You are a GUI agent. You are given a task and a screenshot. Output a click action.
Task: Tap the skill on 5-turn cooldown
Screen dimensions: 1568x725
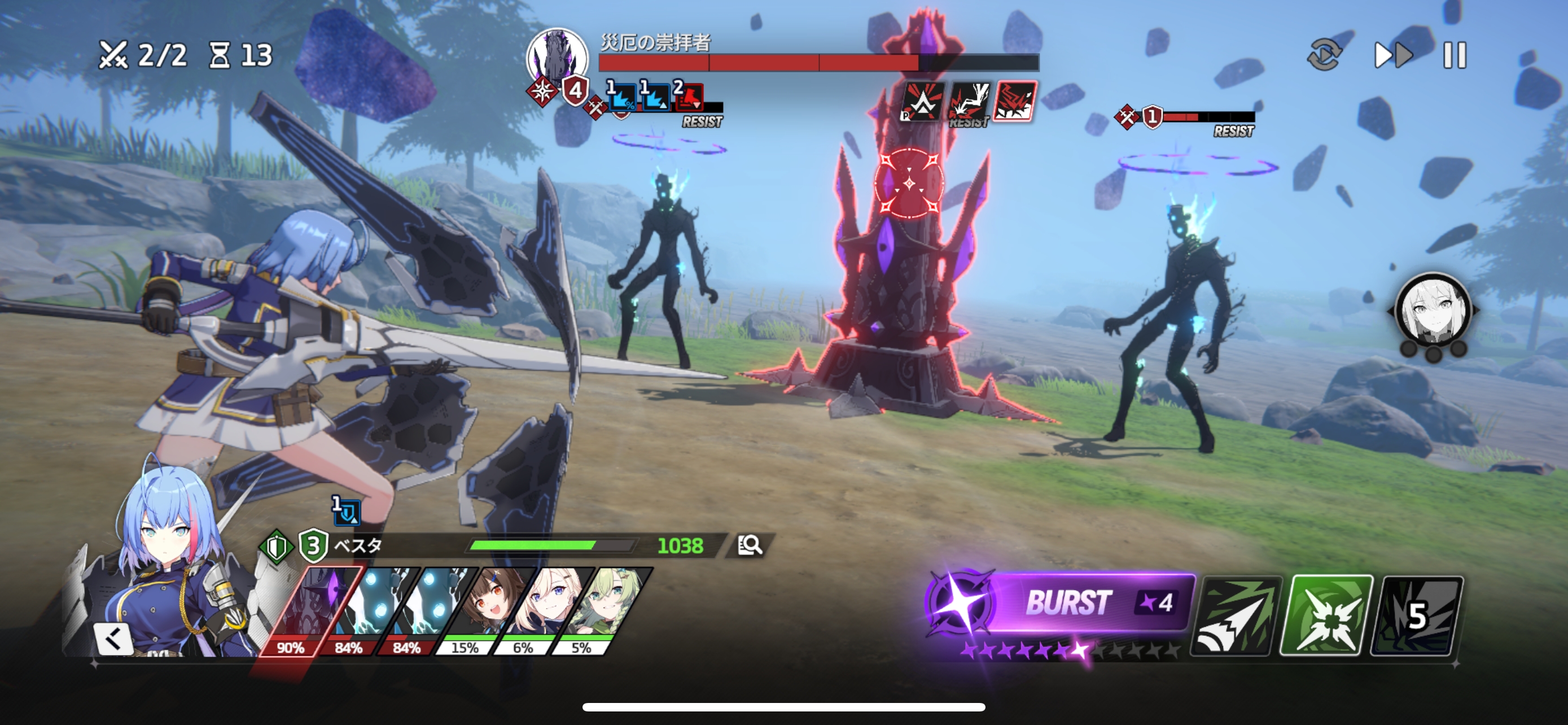click(x=1416, y=616)
